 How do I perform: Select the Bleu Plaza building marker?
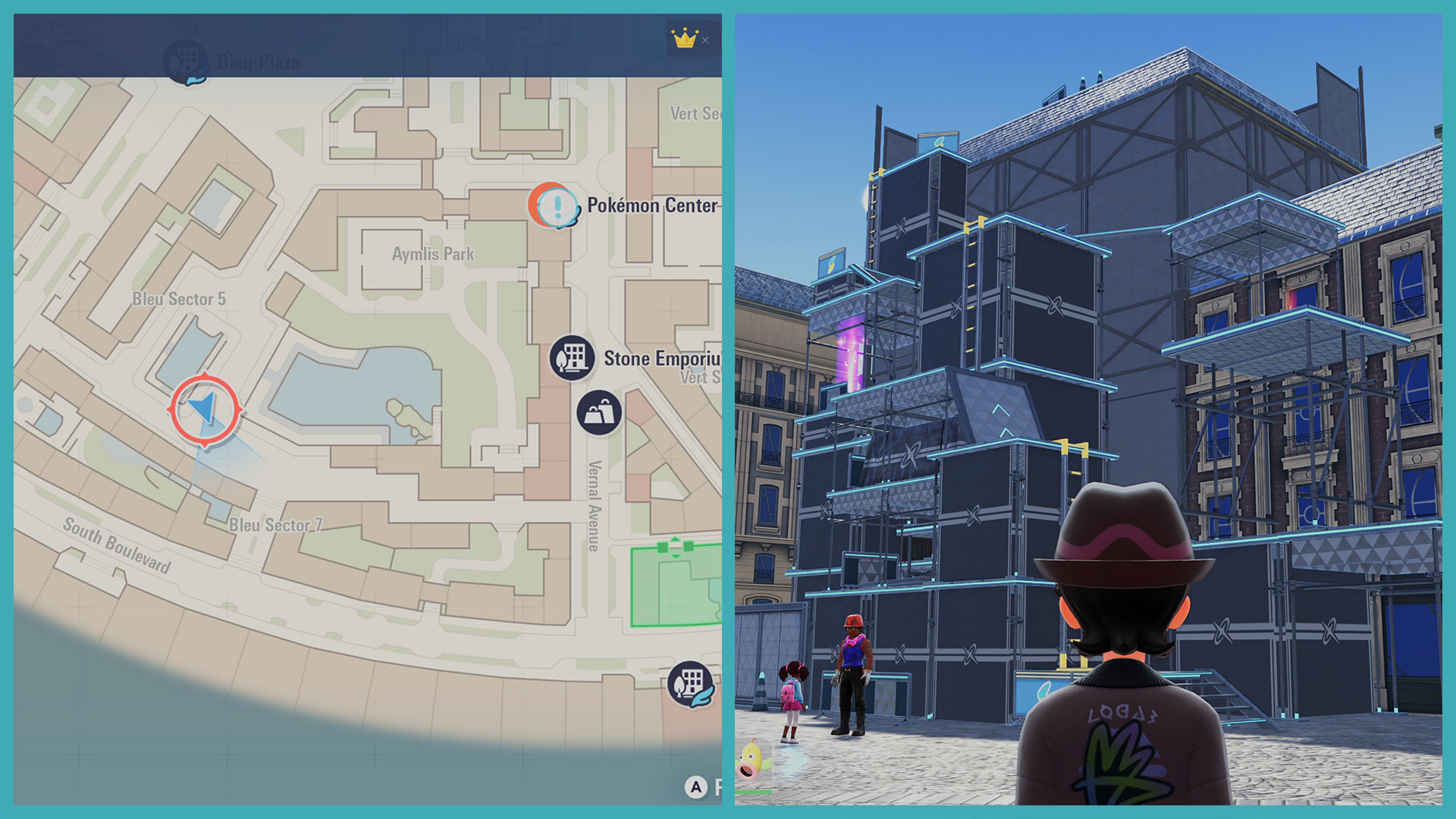(x=187, y=61)
